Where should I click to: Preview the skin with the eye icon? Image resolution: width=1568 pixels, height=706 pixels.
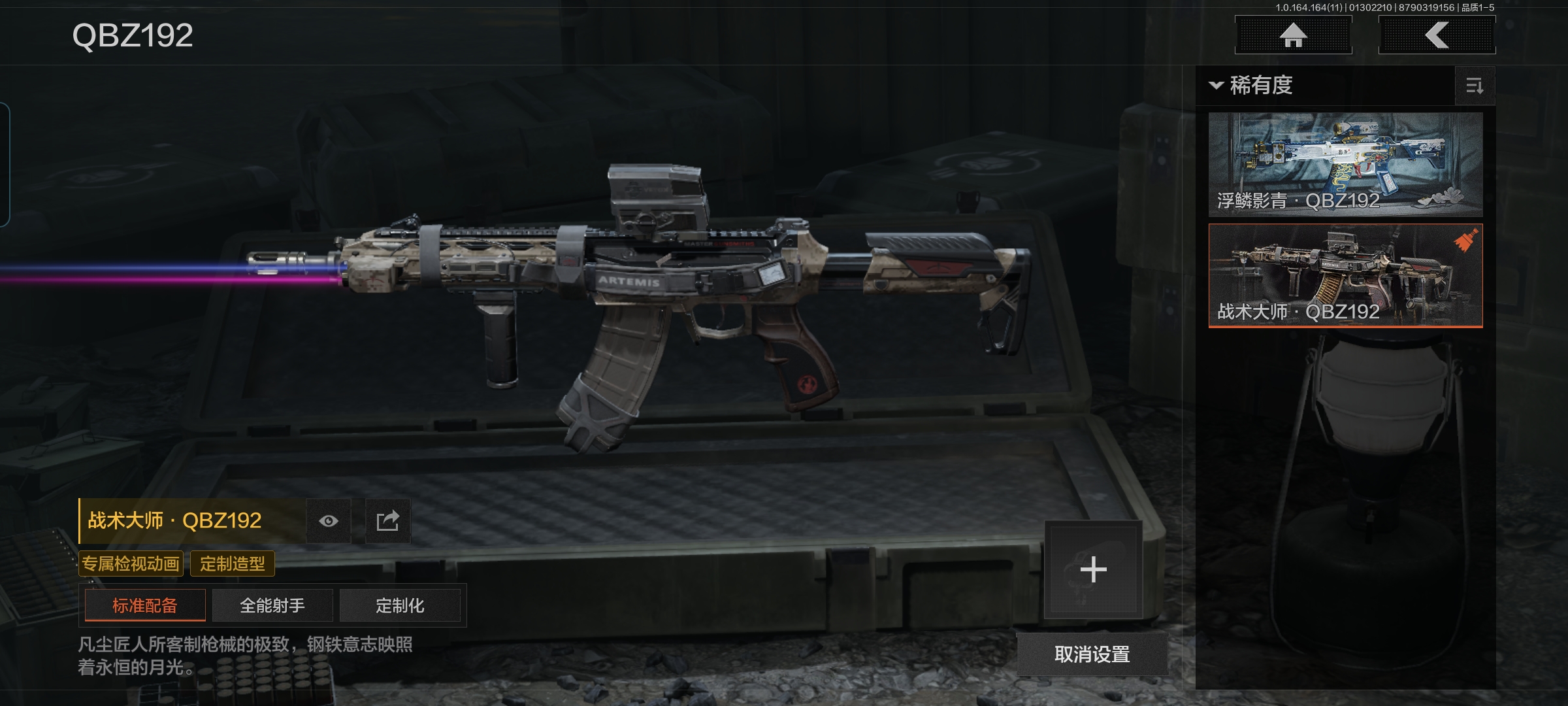(329, 521)
